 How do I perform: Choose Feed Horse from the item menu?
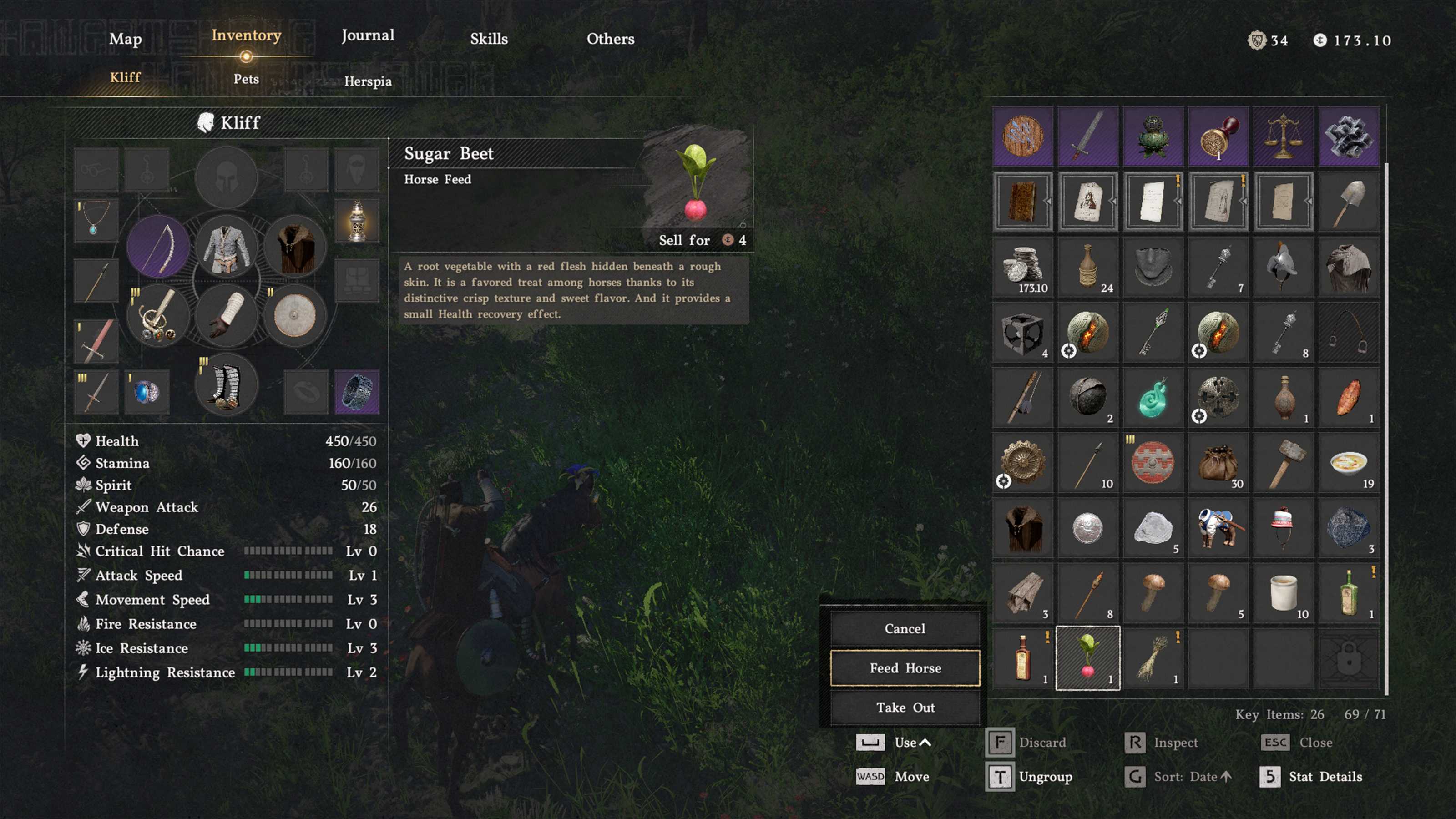pyautogui.click(x=905, y=668)
